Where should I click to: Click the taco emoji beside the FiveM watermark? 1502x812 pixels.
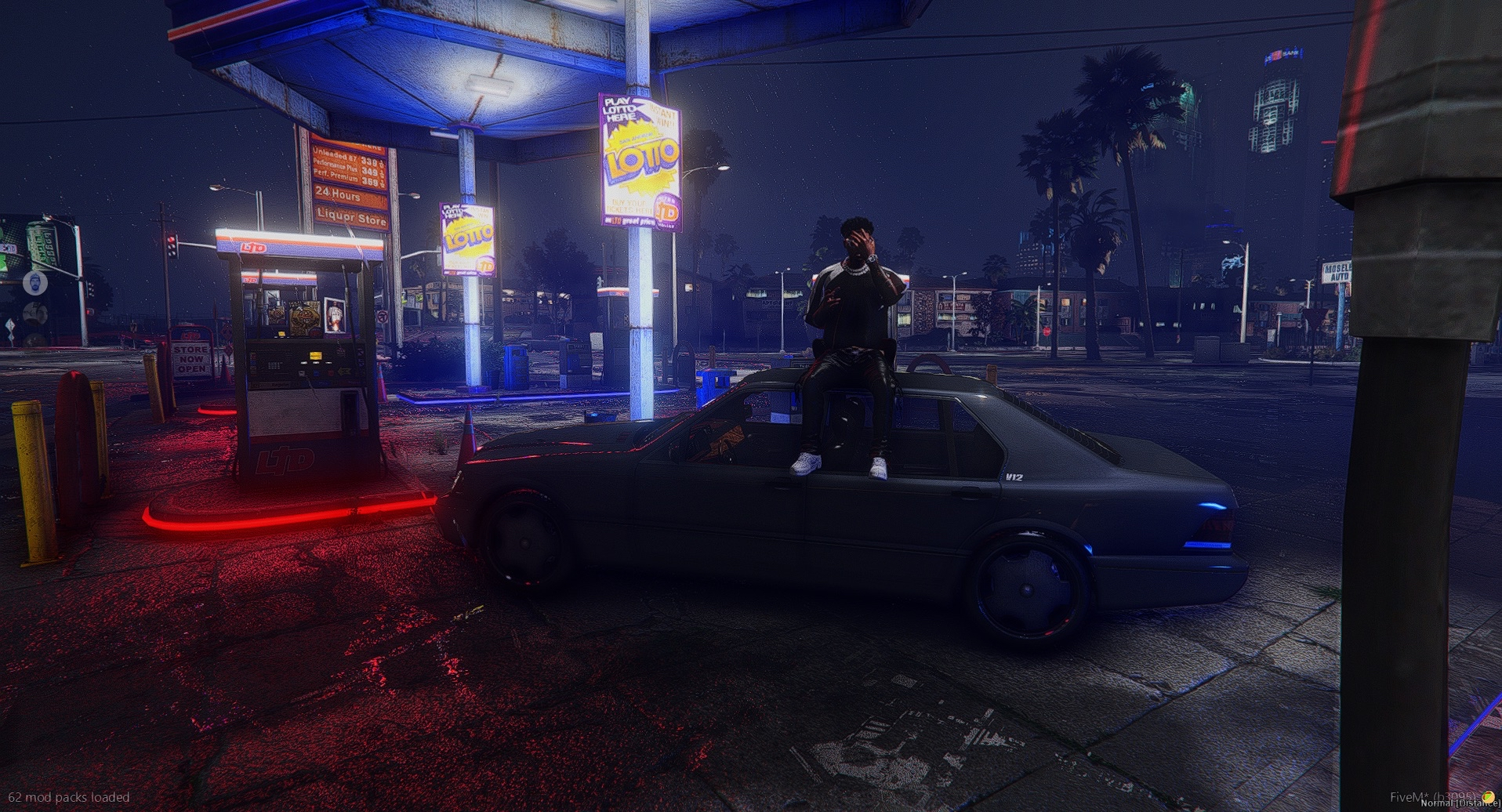[1487, 797]
